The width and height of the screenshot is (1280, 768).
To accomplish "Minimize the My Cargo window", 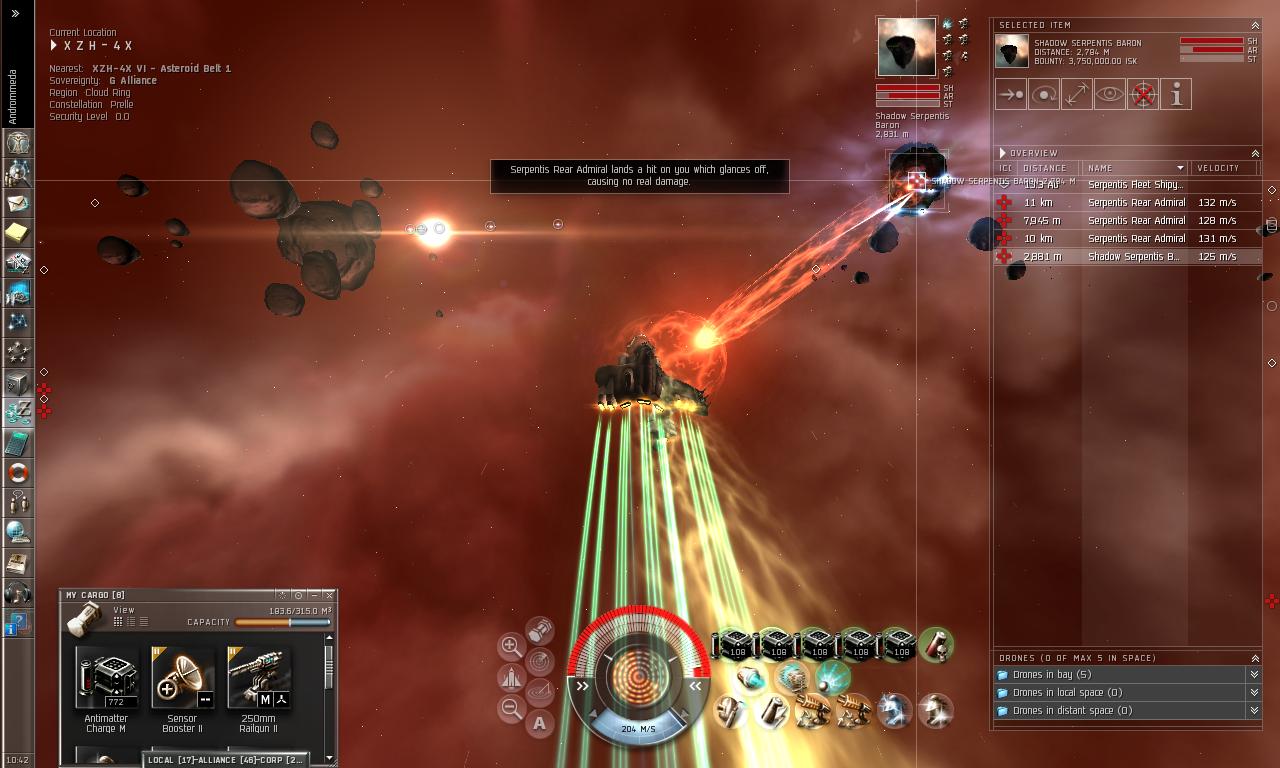I will [314, 595].
